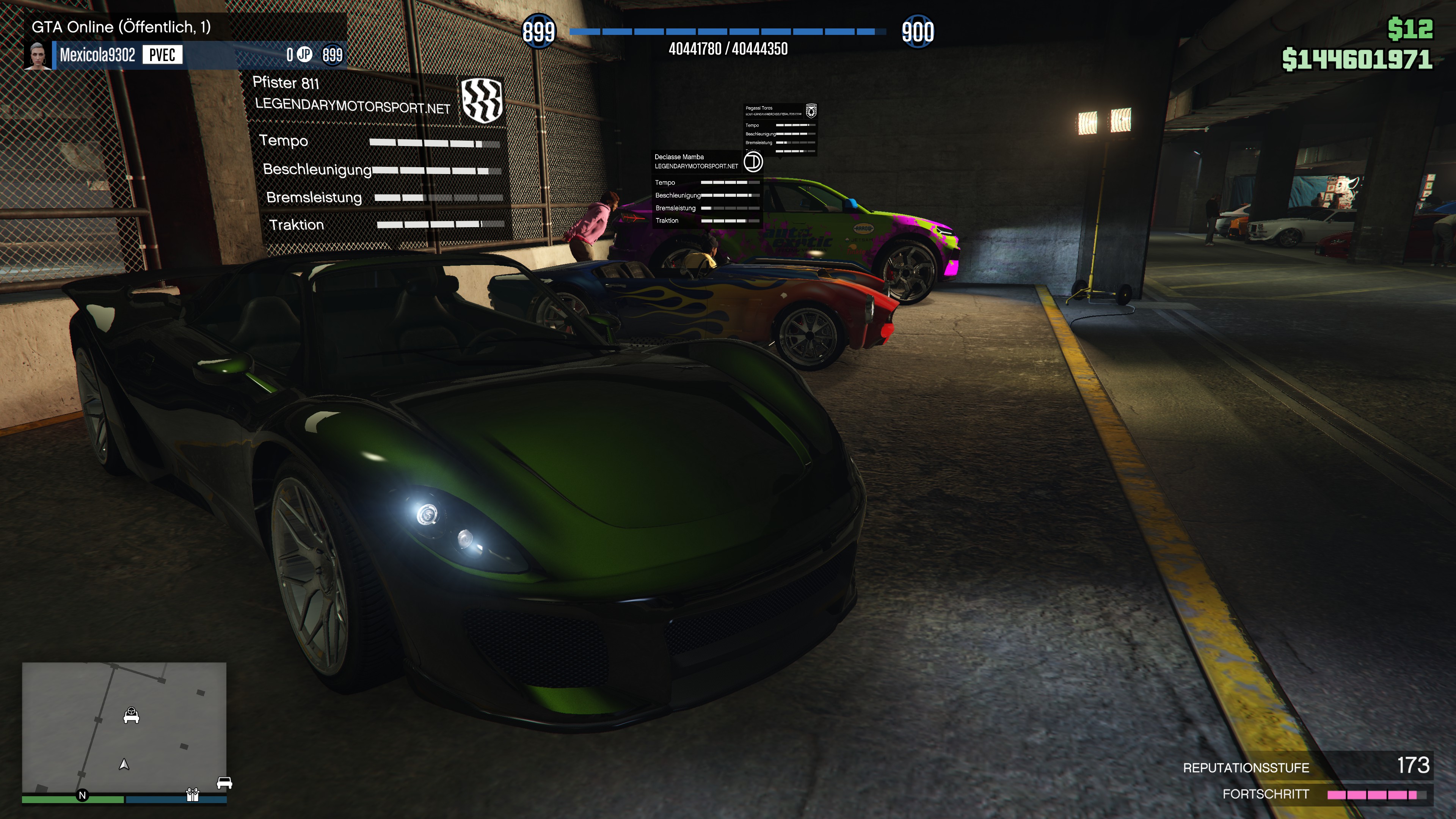Select the gift box blip on minimap
The image size is (1456, 819).
193,795
